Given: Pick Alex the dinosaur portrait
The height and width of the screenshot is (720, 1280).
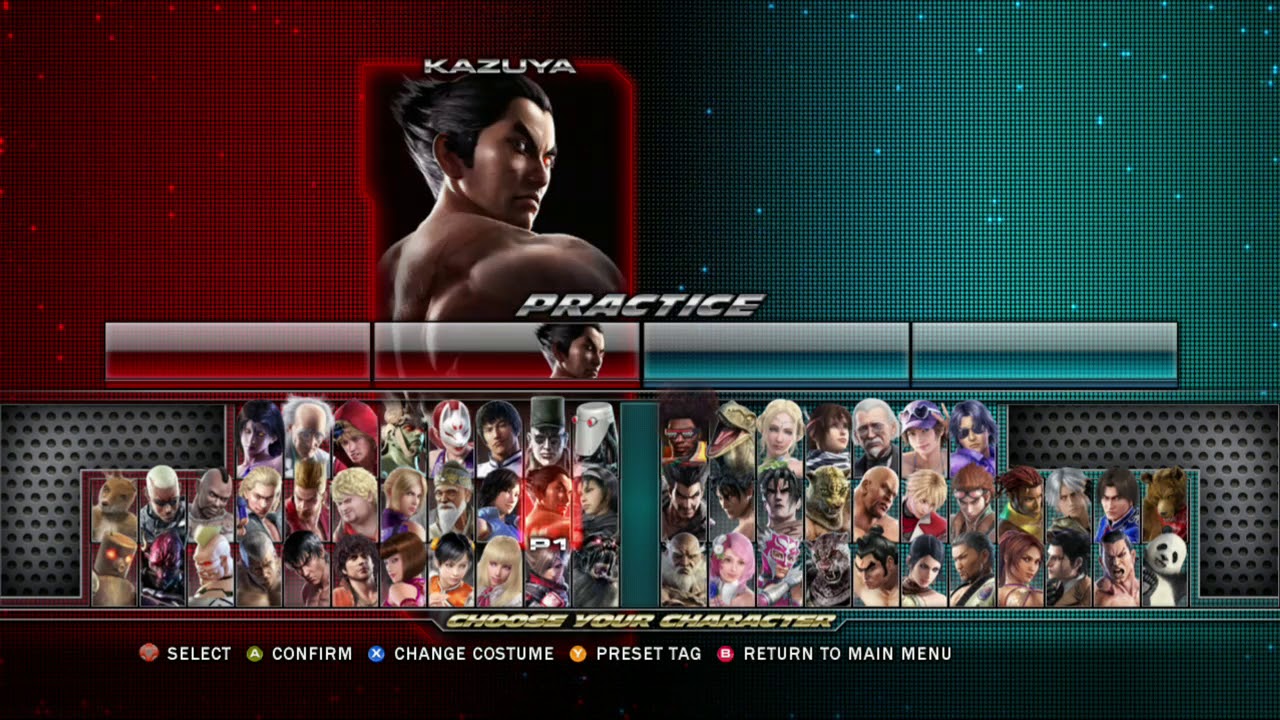Looking at the screenshot, I should pos(733,434).
